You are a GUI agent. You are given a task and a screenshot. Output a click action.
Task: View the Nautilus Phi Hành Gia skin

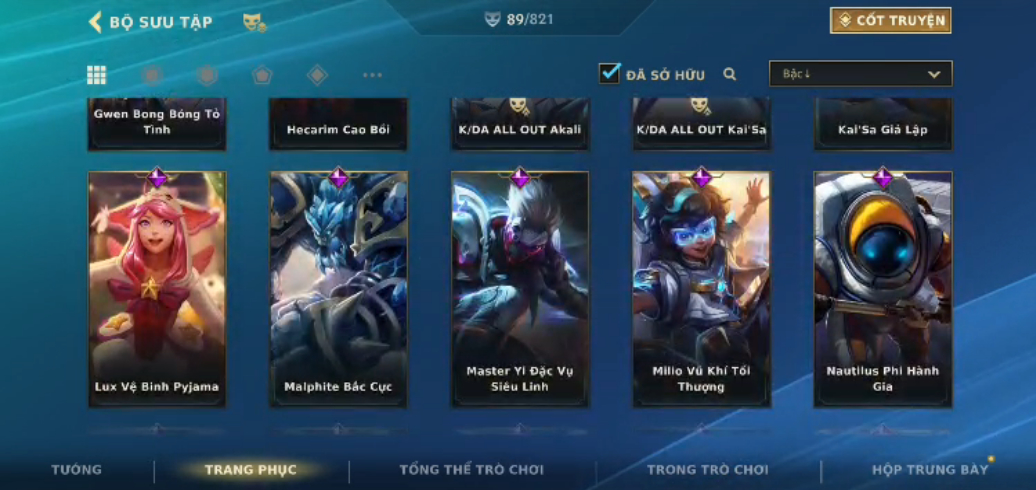pyautogui.click(x=883, y=289)
